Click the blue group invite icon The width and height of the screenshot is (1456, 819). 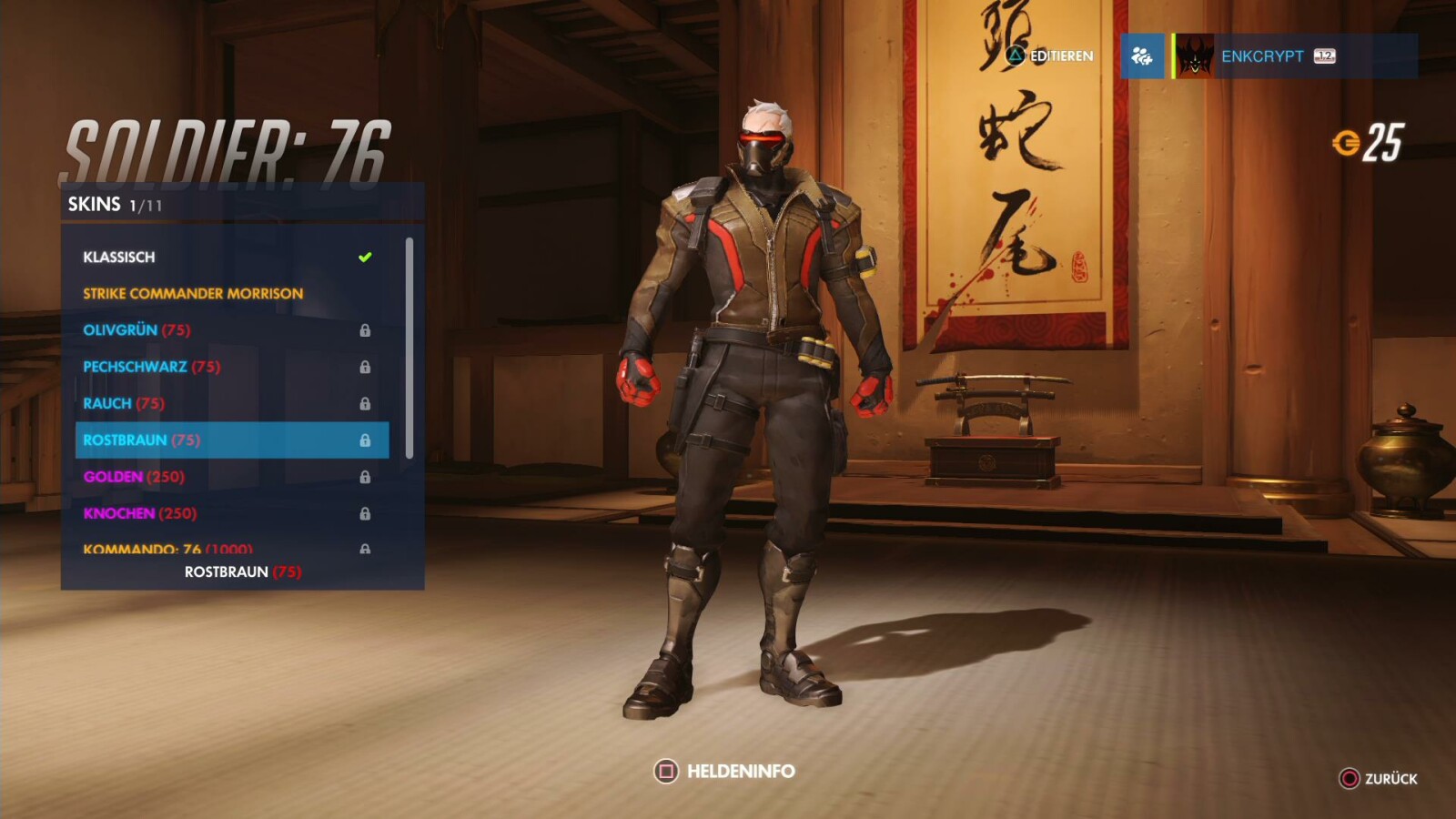(x=1145, y=56)
